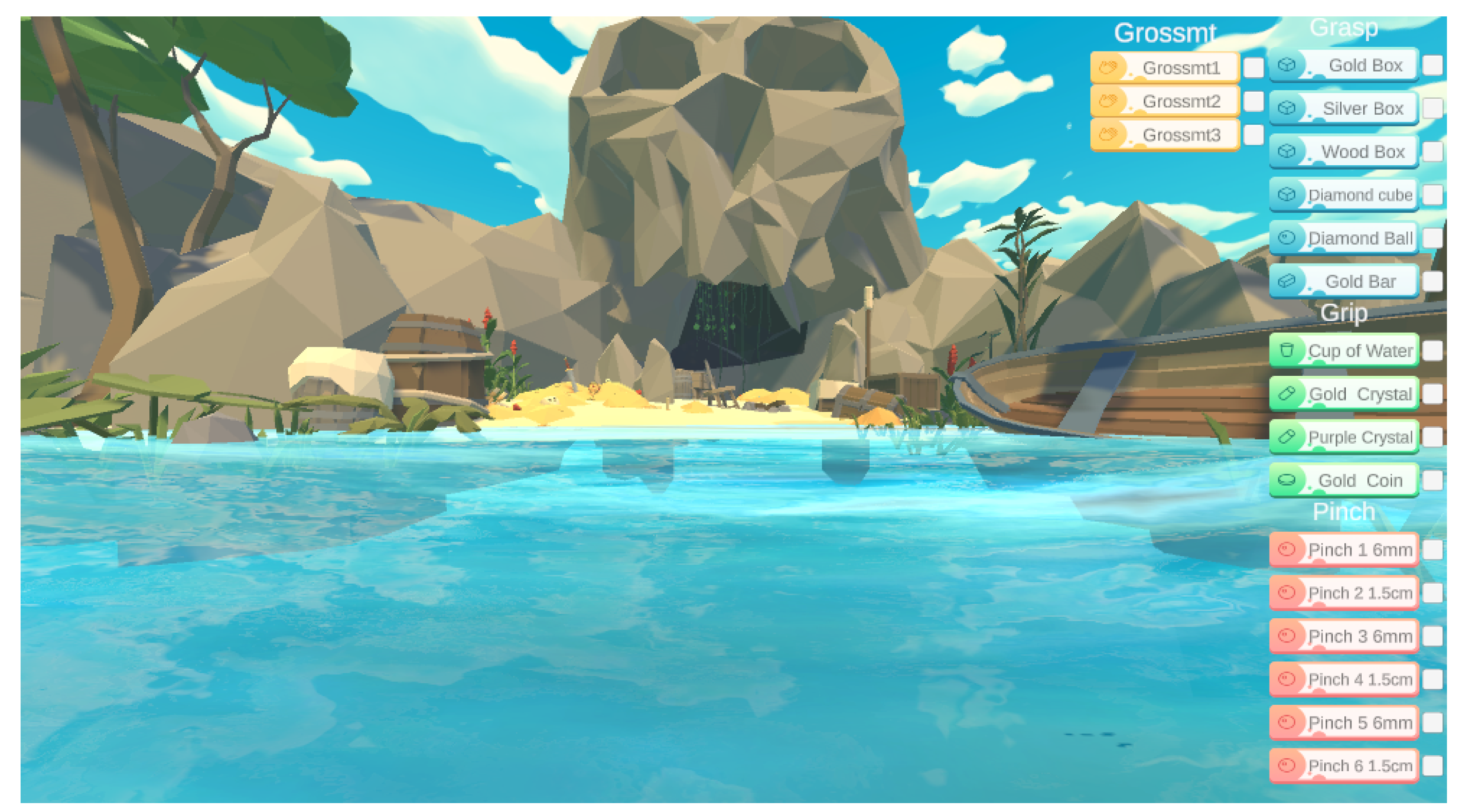Click the Pinch 4 1.5cm button
Viewport: 1461px width, 812px height.
(x=1343, y=679)
